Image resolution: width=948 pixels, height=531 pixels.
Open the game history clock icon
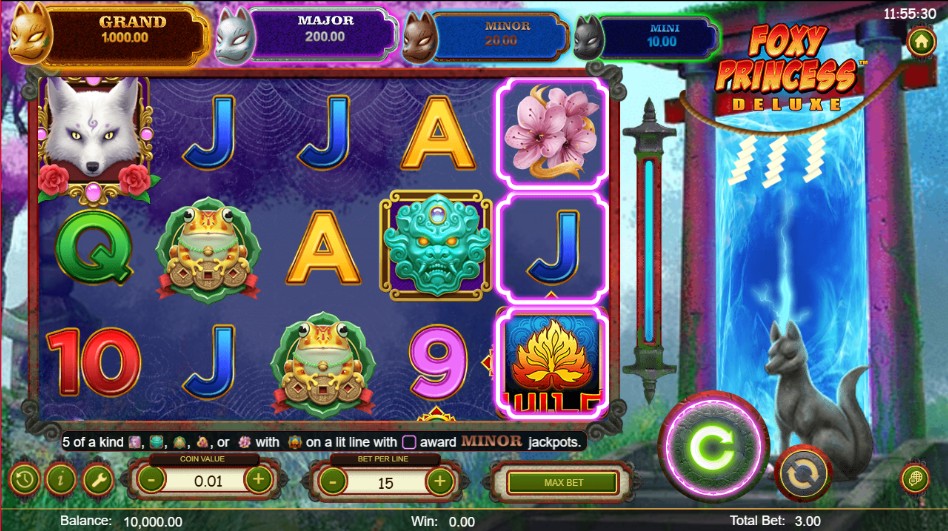tap(25, 480)
